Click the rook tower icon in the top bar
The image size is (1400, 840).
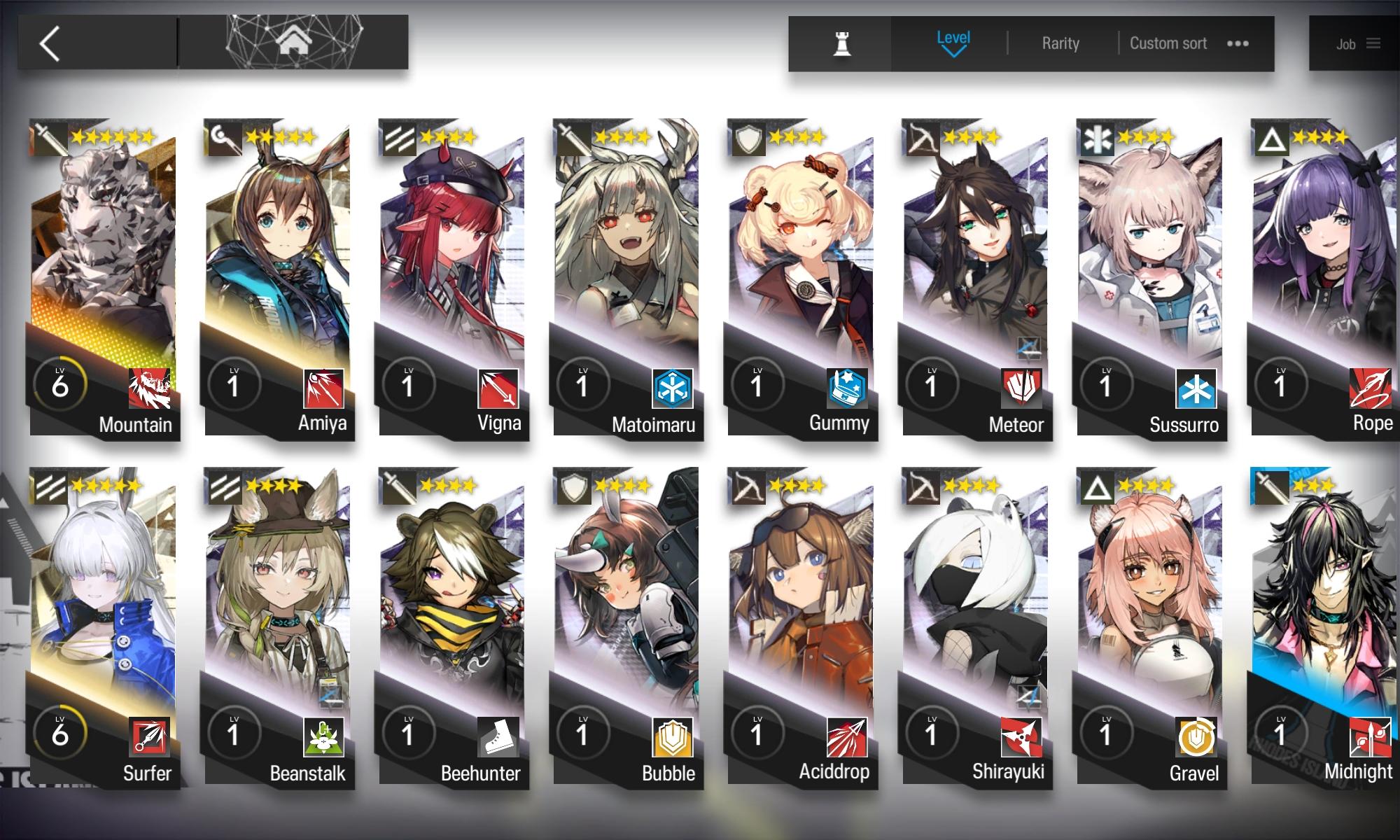(x=841, y=43)
